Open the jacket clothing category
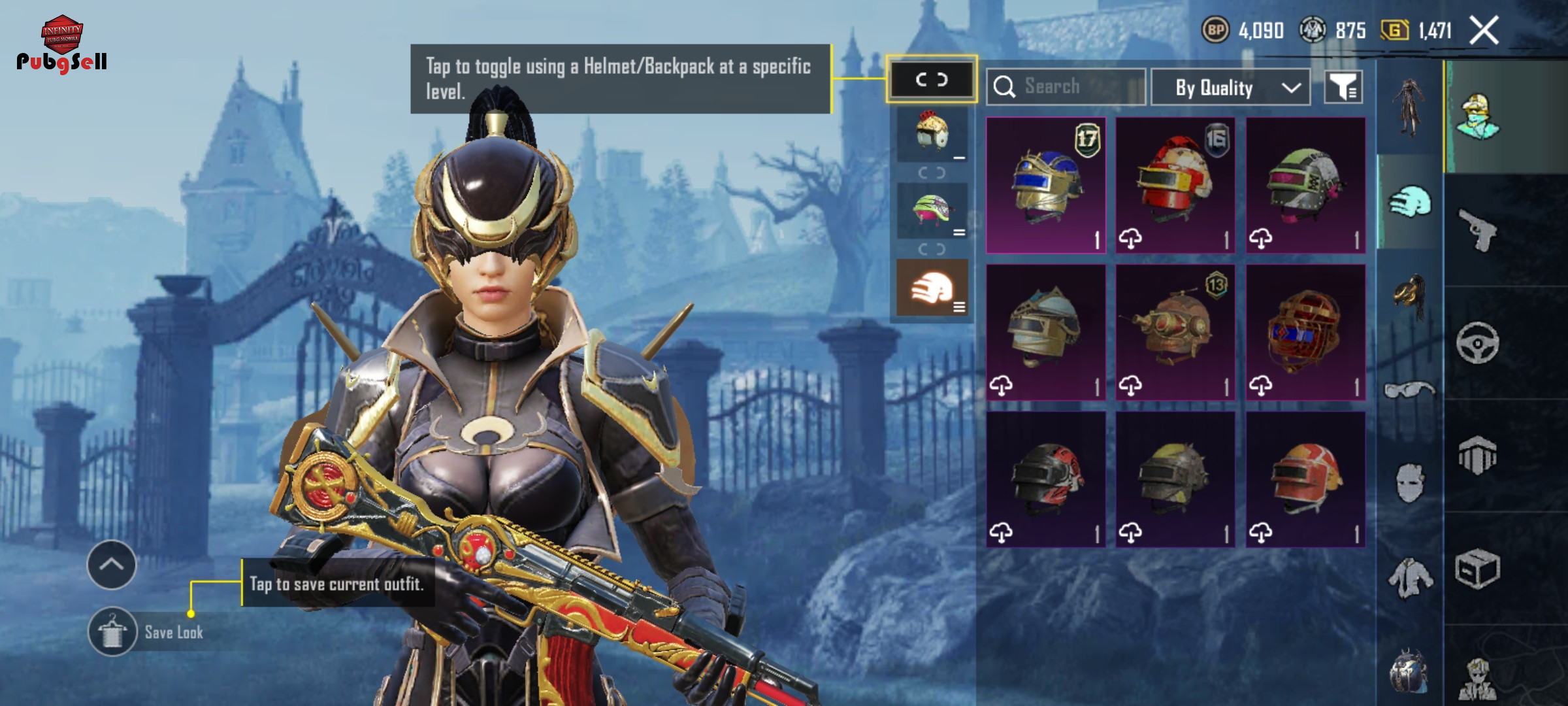The image size is (1568, 706). click(1409, 577)
